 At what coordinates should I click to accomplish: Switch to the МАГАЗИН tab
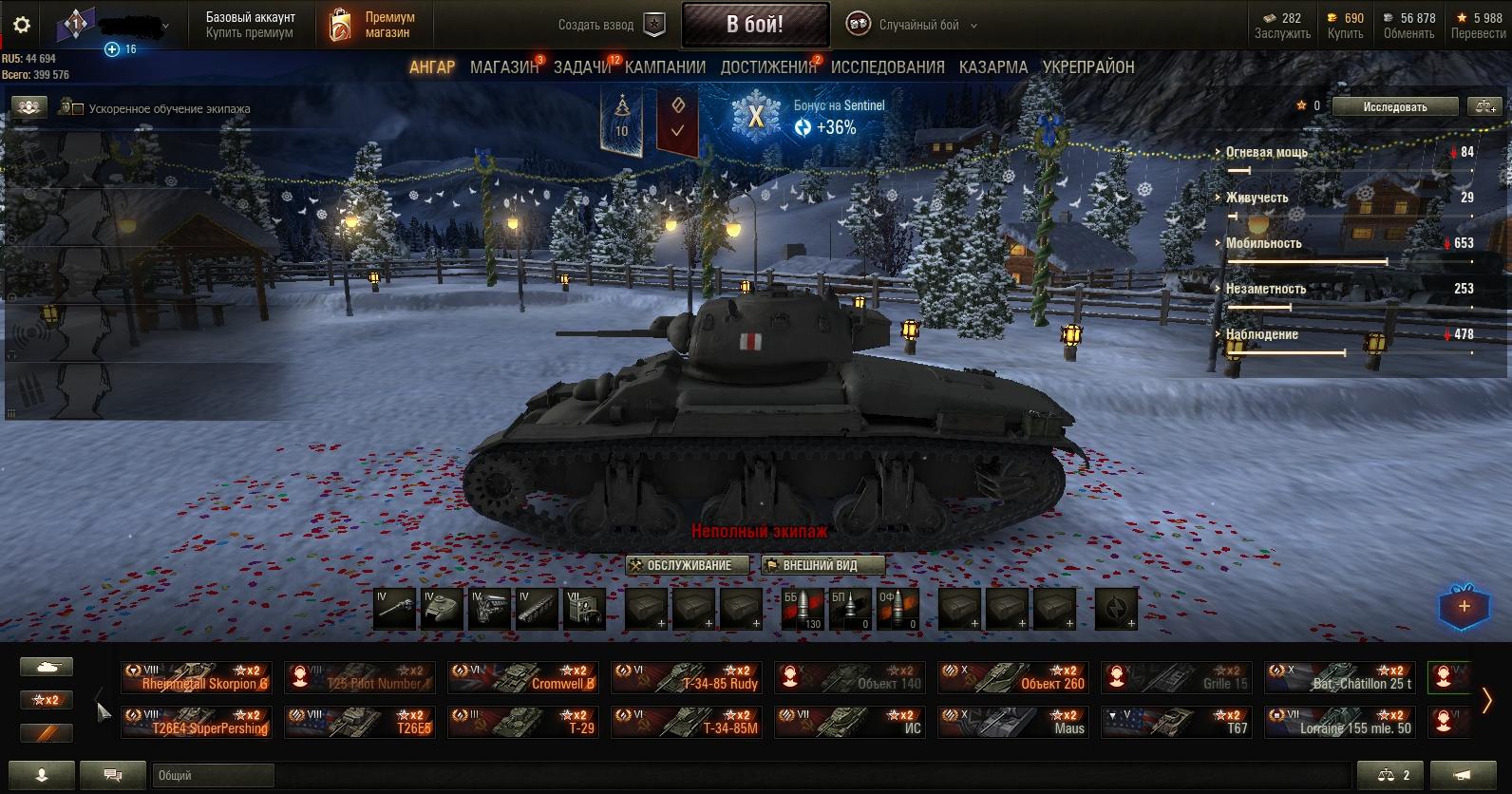[x=503, y=67]
